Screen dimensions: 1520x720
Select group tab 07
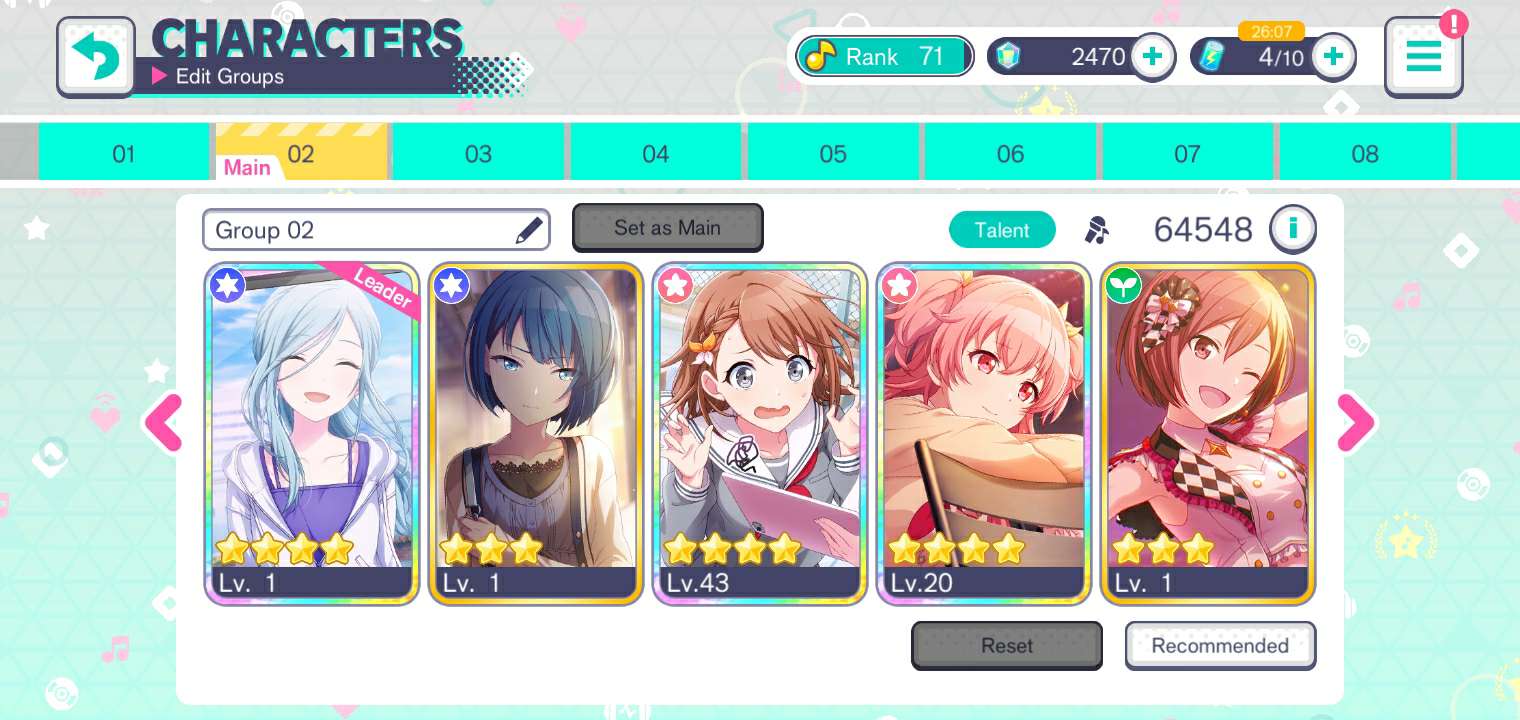[1187, 154]
